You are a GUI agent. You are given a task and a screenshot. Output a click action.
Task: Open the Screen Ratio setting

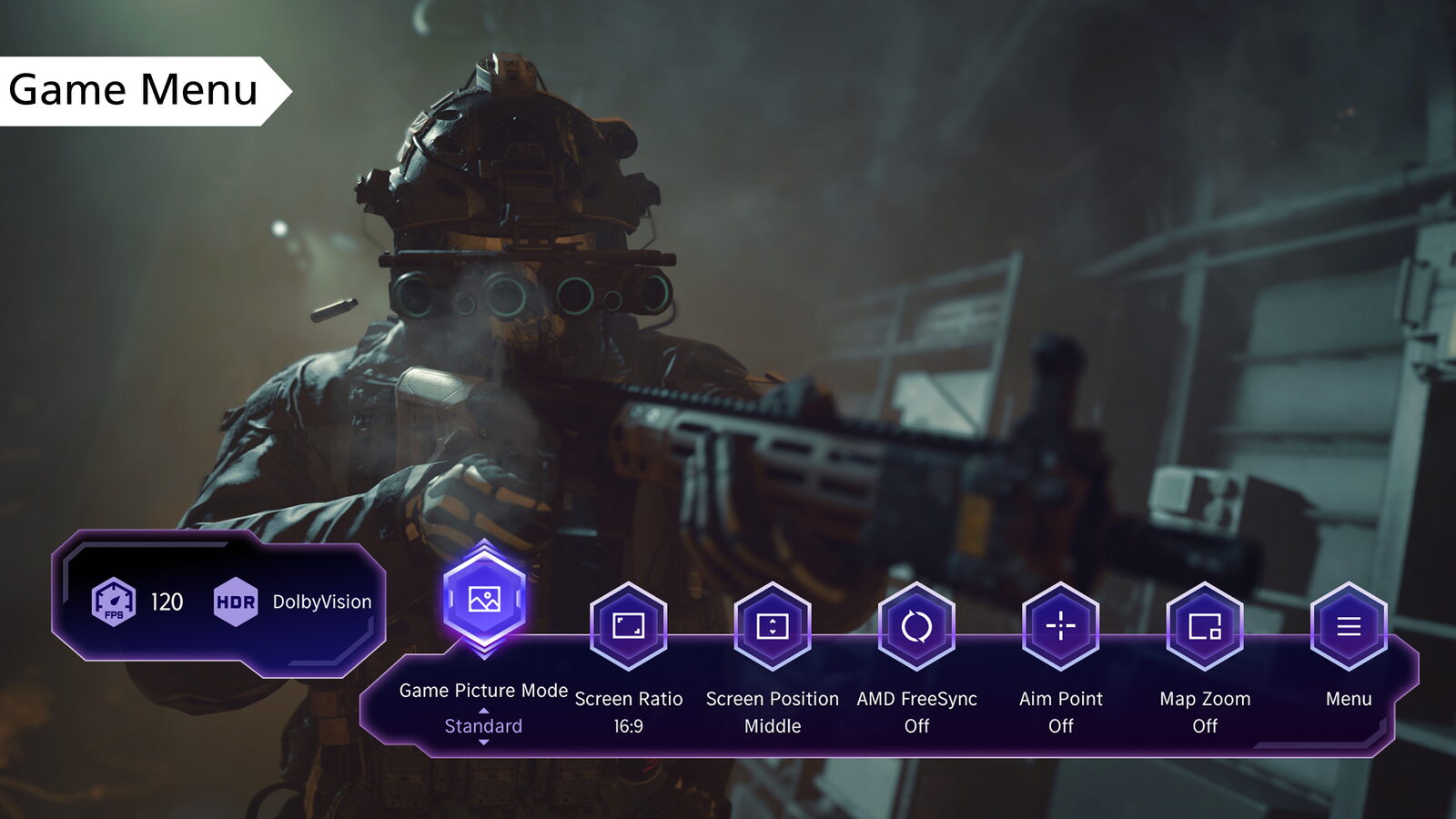tap(628, 626)
